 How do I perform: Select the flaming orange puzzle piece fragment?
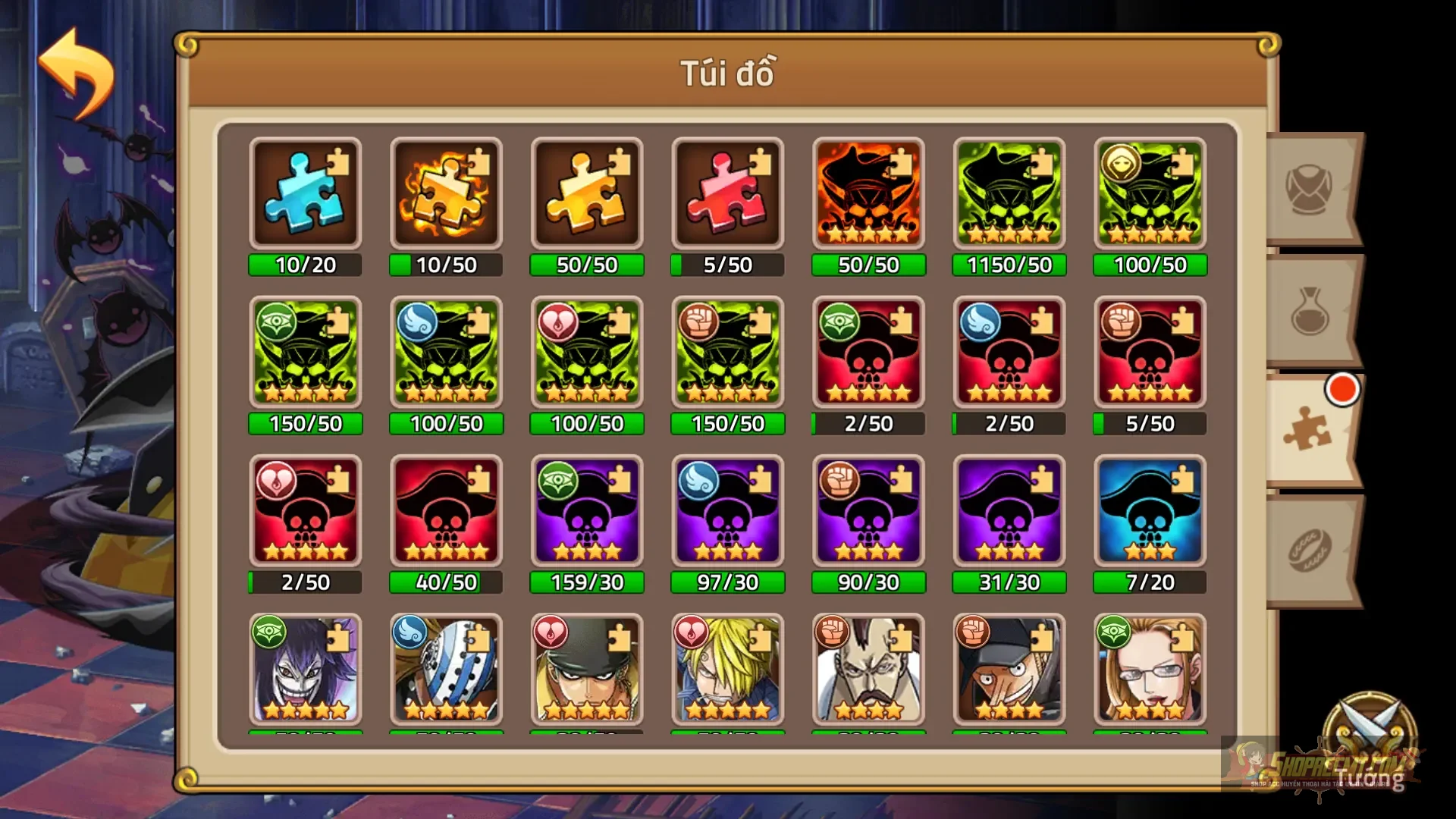[x=446, y=193]
